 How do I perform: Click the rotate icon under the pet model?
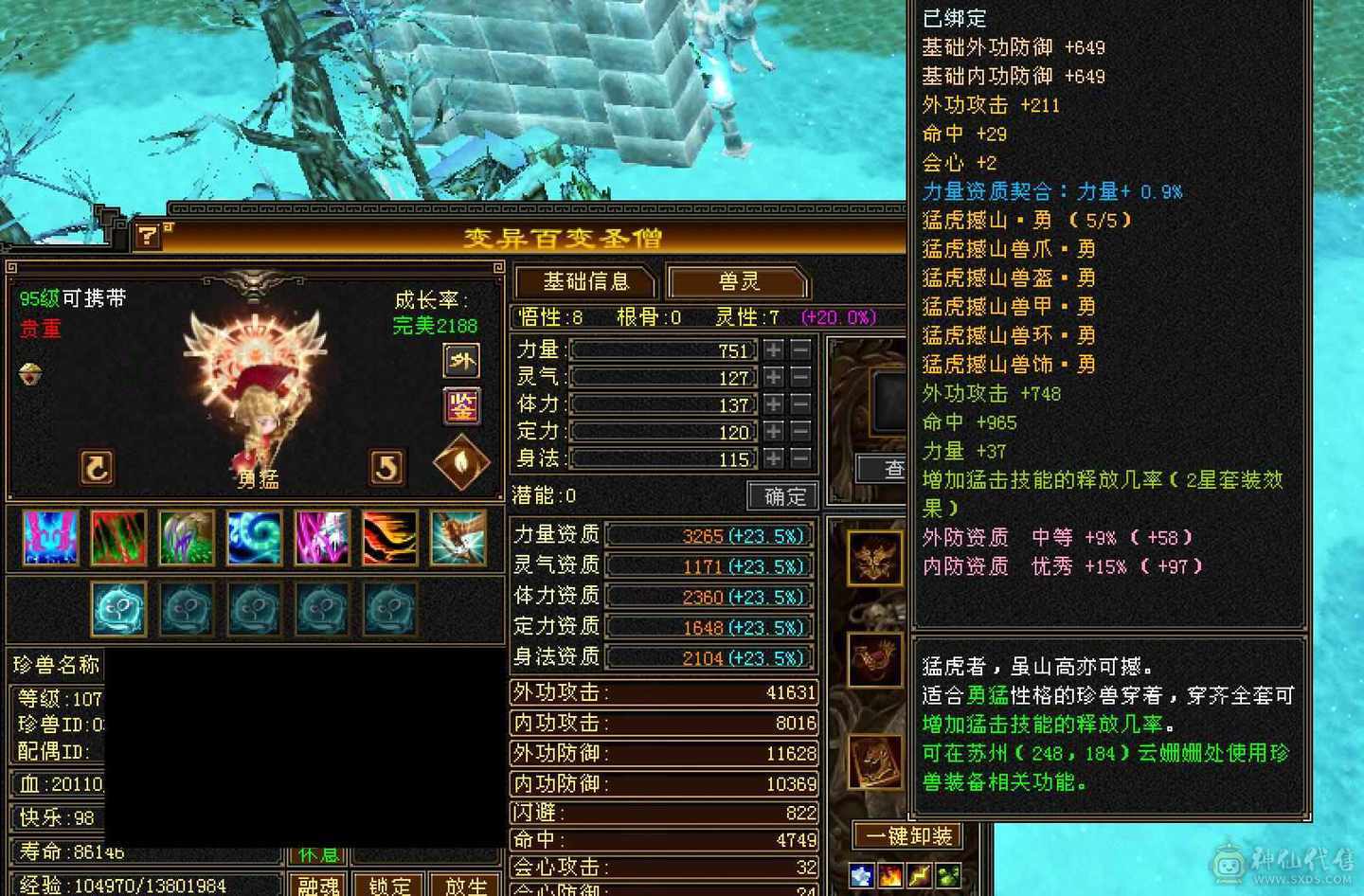[96, 467]
